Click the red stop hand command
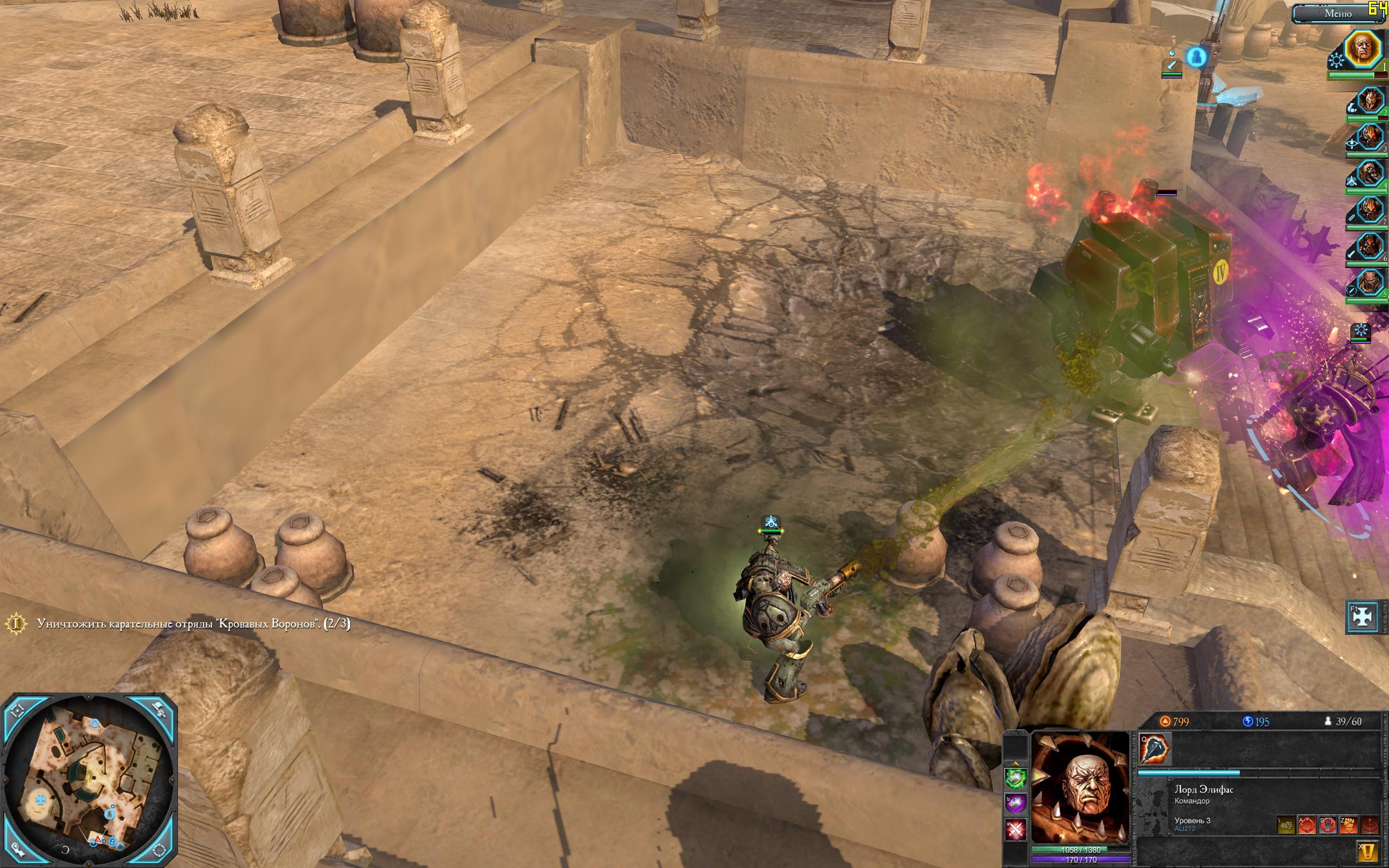The width and height of the screenshot is (1389, 868). click(1328, 826)
